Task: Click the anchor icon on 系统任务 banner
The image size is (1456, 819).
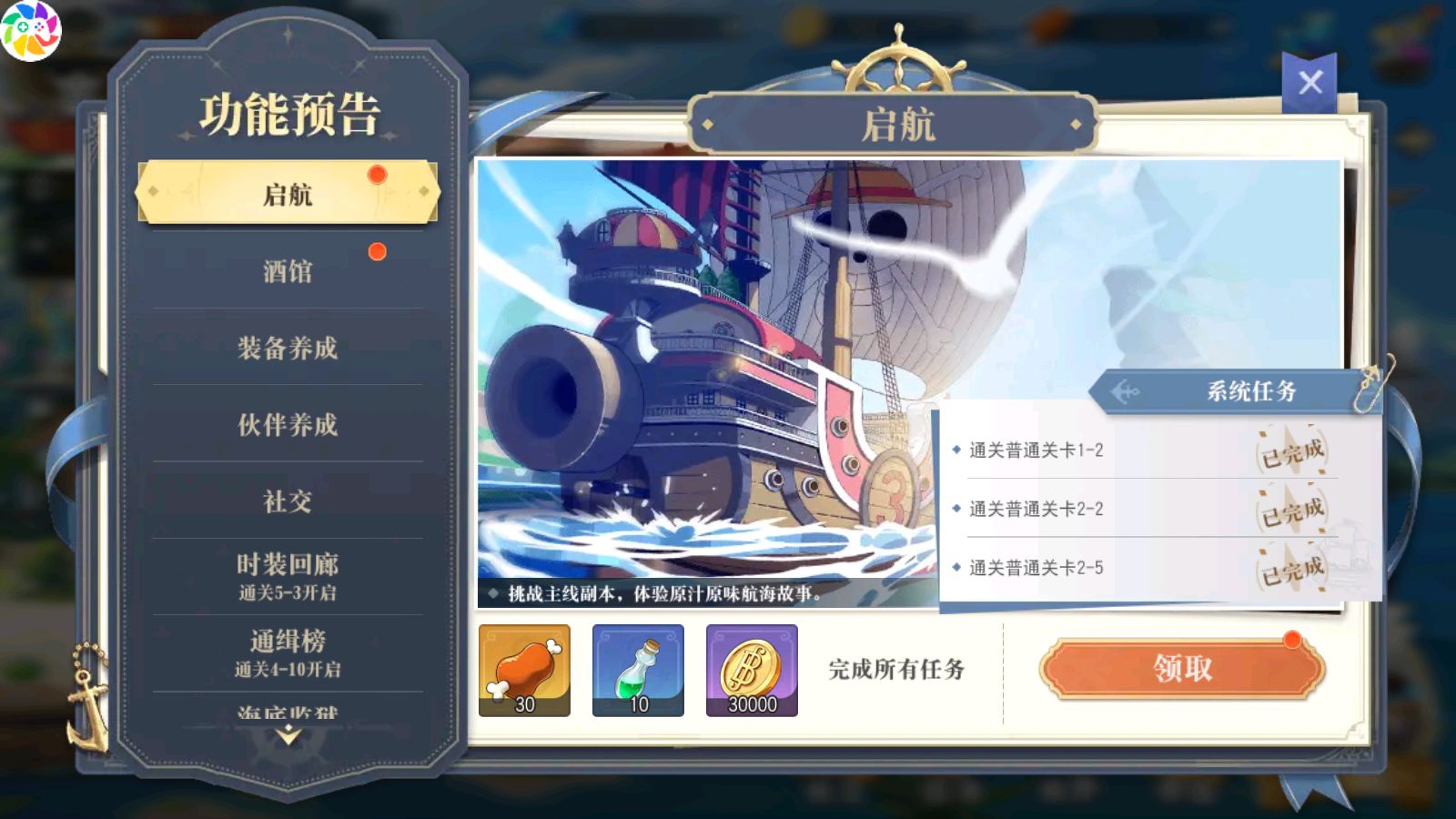Action: click(1126, 392)
